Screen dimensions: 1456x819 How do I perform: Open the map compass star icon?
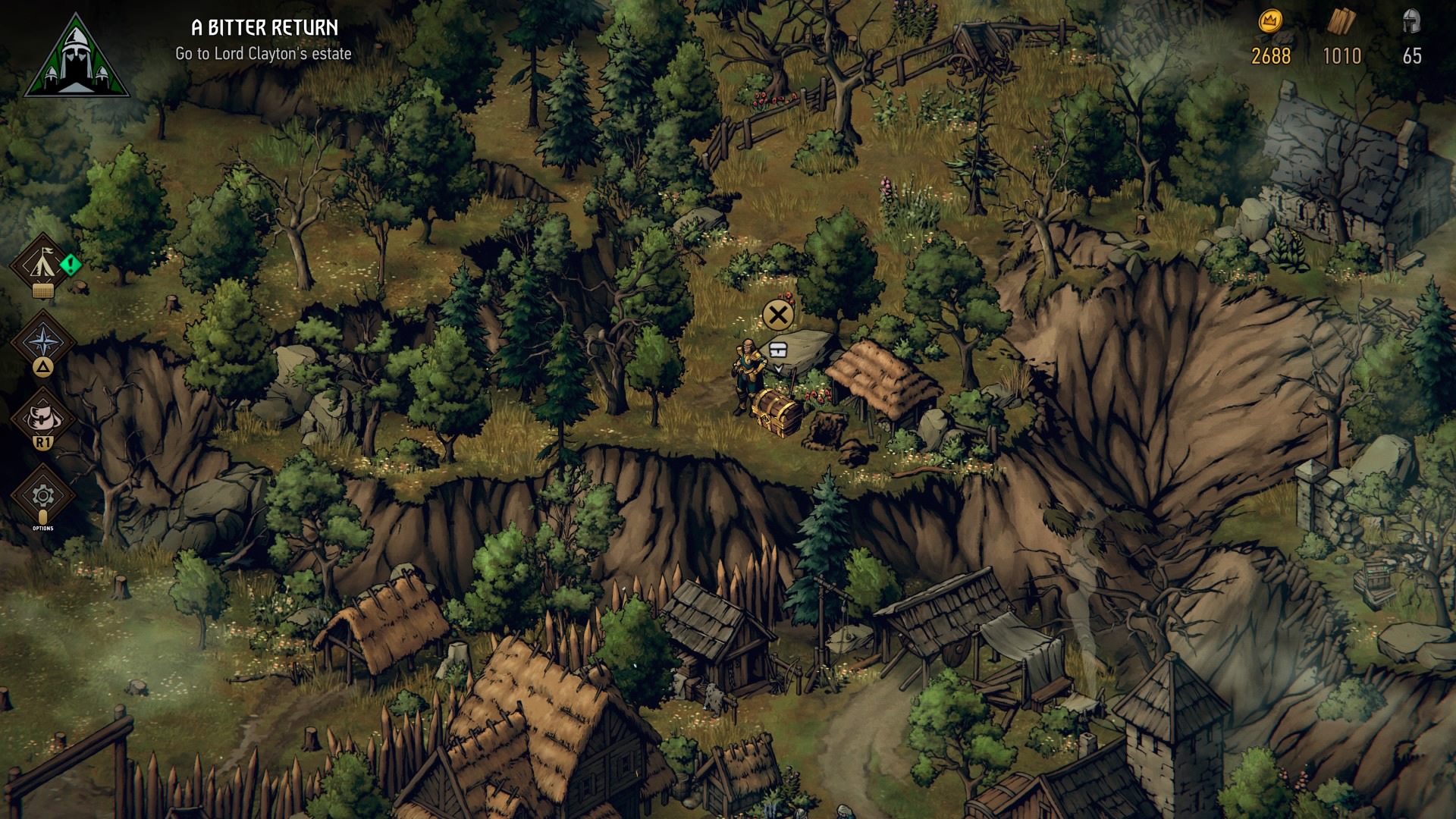coord(42,340)
